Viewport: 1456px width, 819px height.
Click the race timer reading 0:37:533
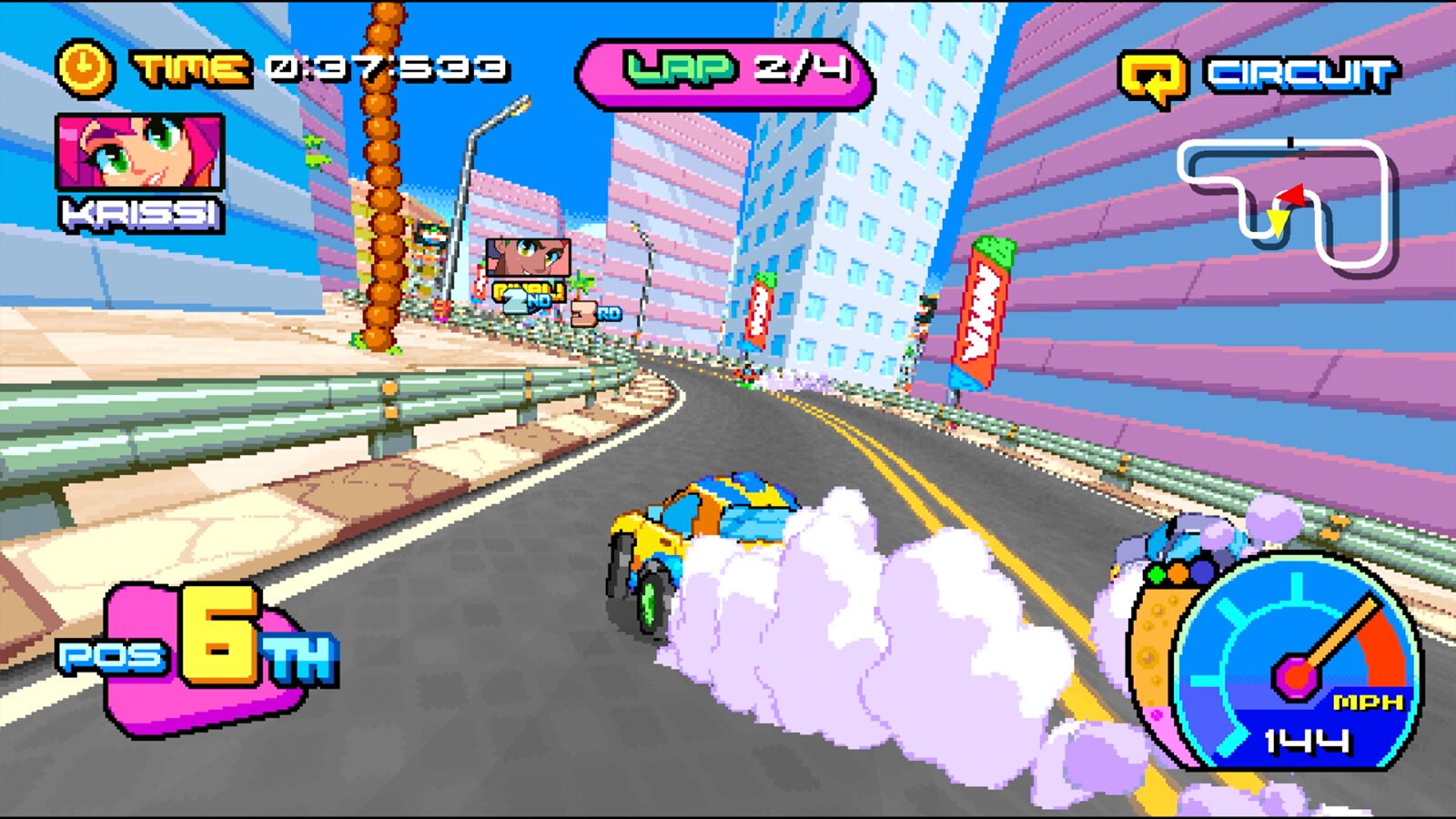click(x=387, y=66)
